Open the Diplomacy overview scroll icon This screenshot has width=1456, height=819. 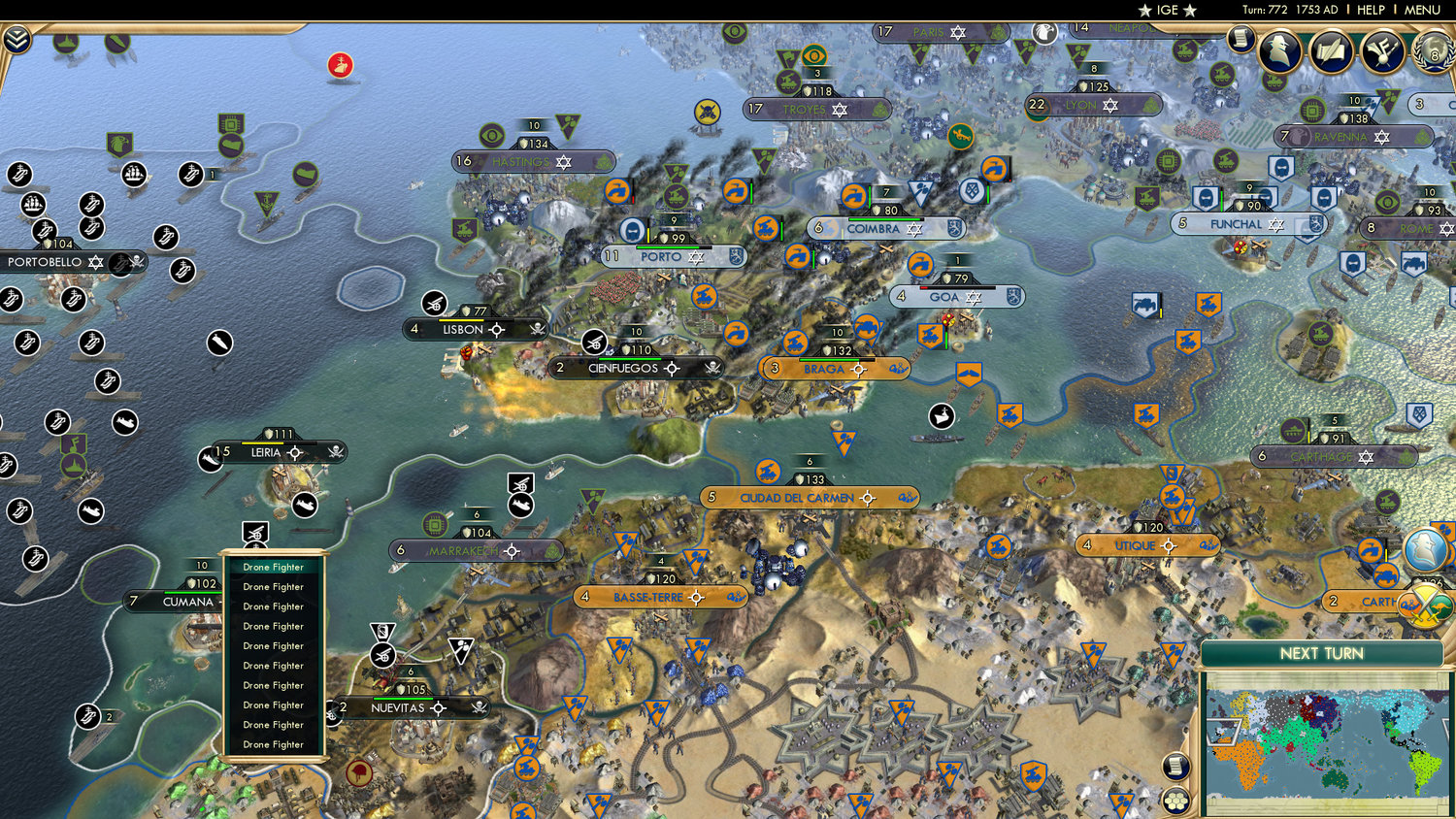pyautogui.click(x=1332, y=51)
